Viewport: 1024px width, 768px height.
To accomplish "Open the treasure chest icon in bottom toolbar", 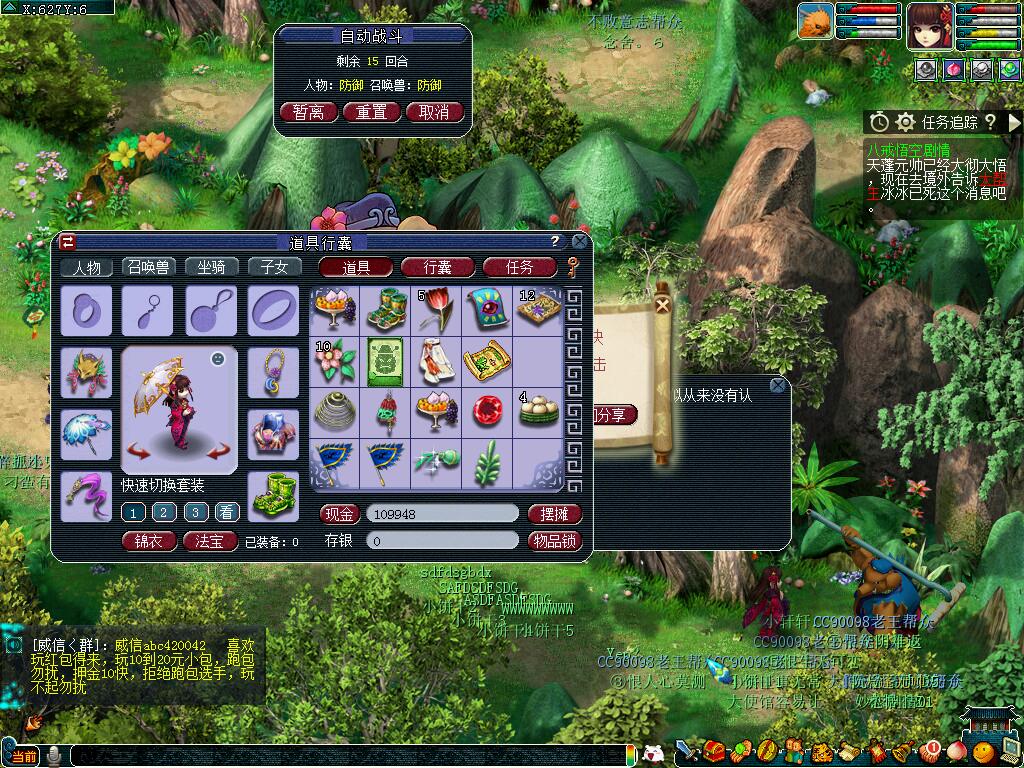I will pos(715,750).
